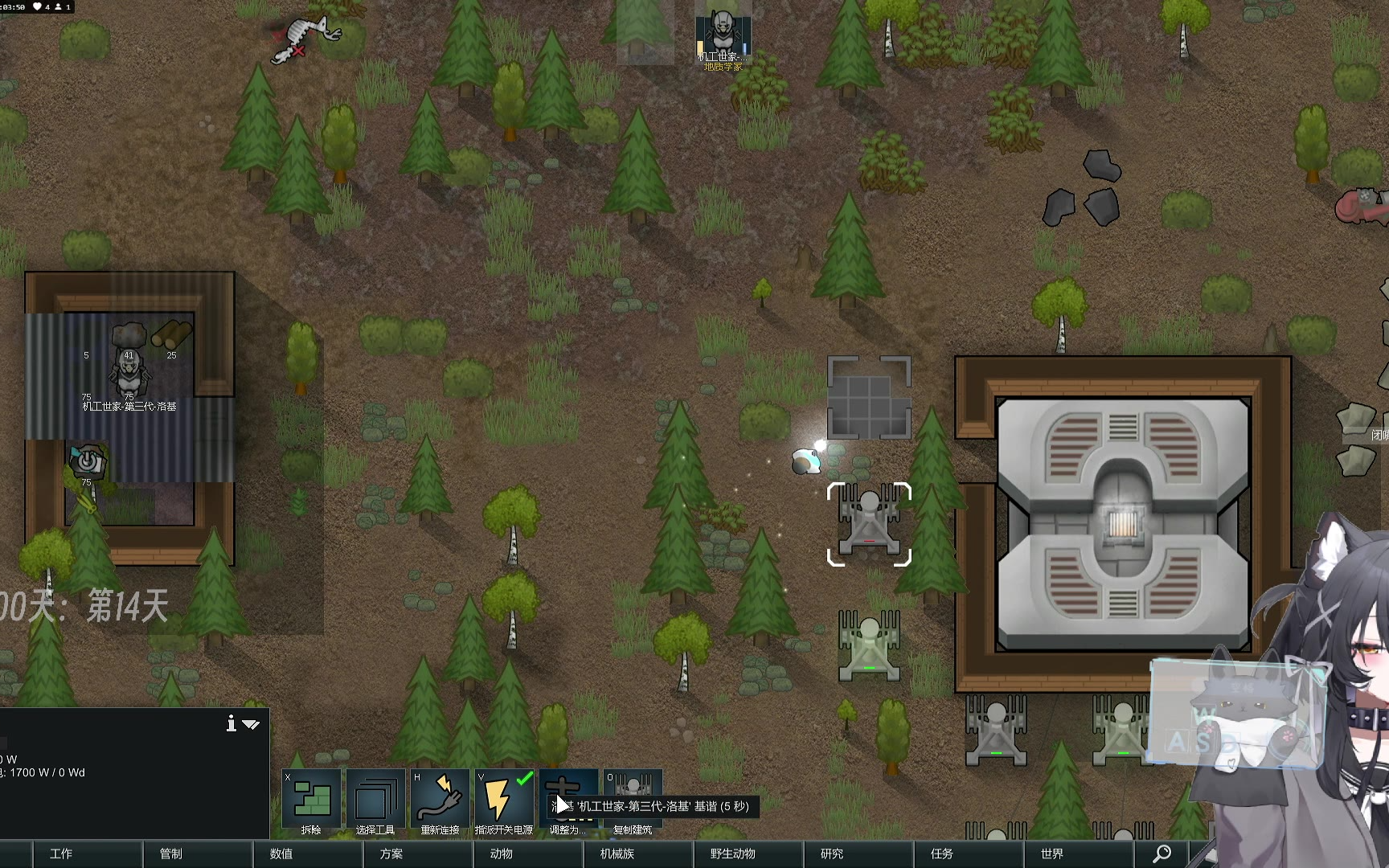Open the info 'i' button in inspect pane
Image resolution: width=1389 pixels, height=868 pixels.
(x=231, y=724)
